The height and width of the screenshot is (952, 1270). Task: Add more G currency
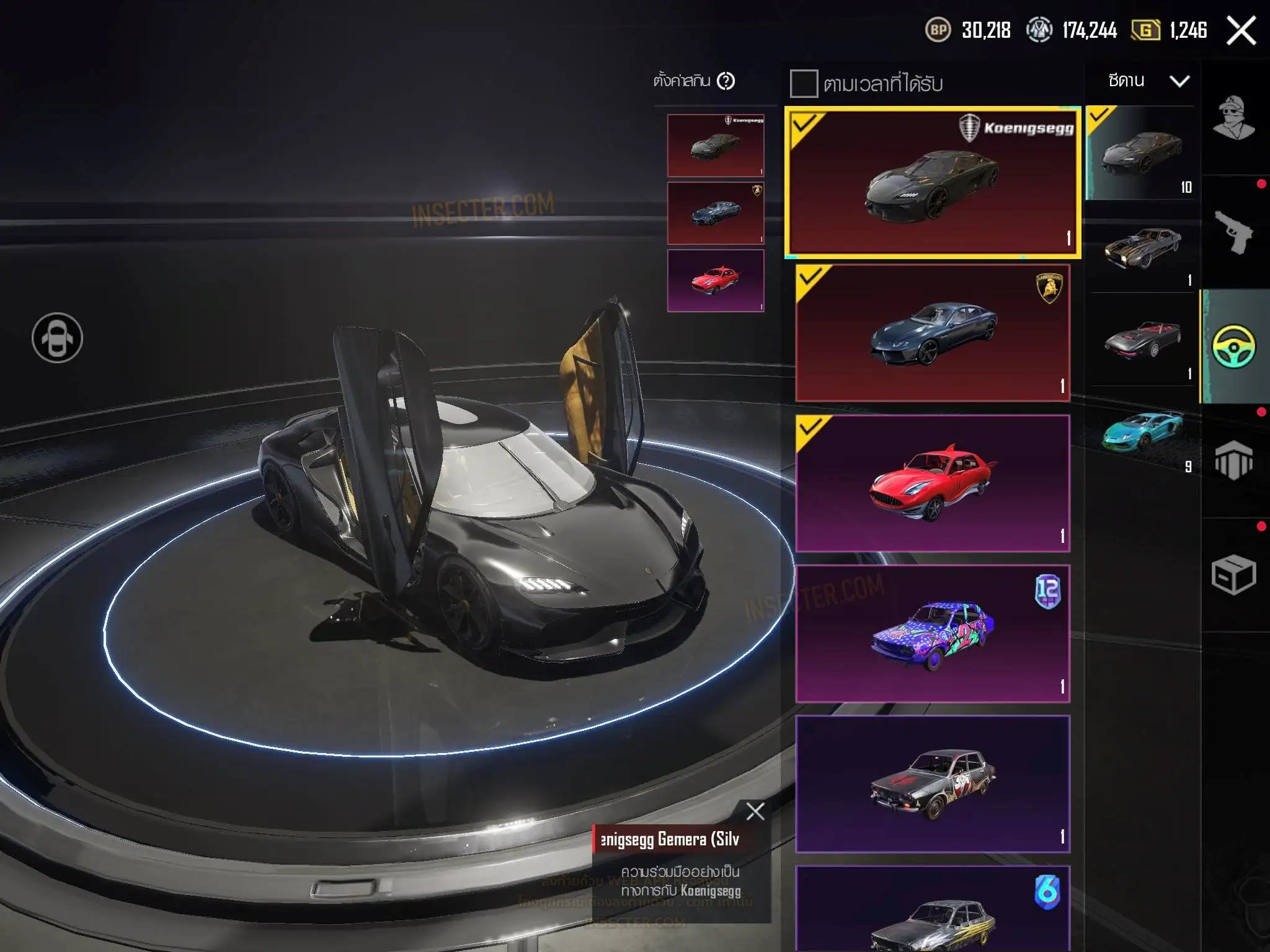[1145, 30]
